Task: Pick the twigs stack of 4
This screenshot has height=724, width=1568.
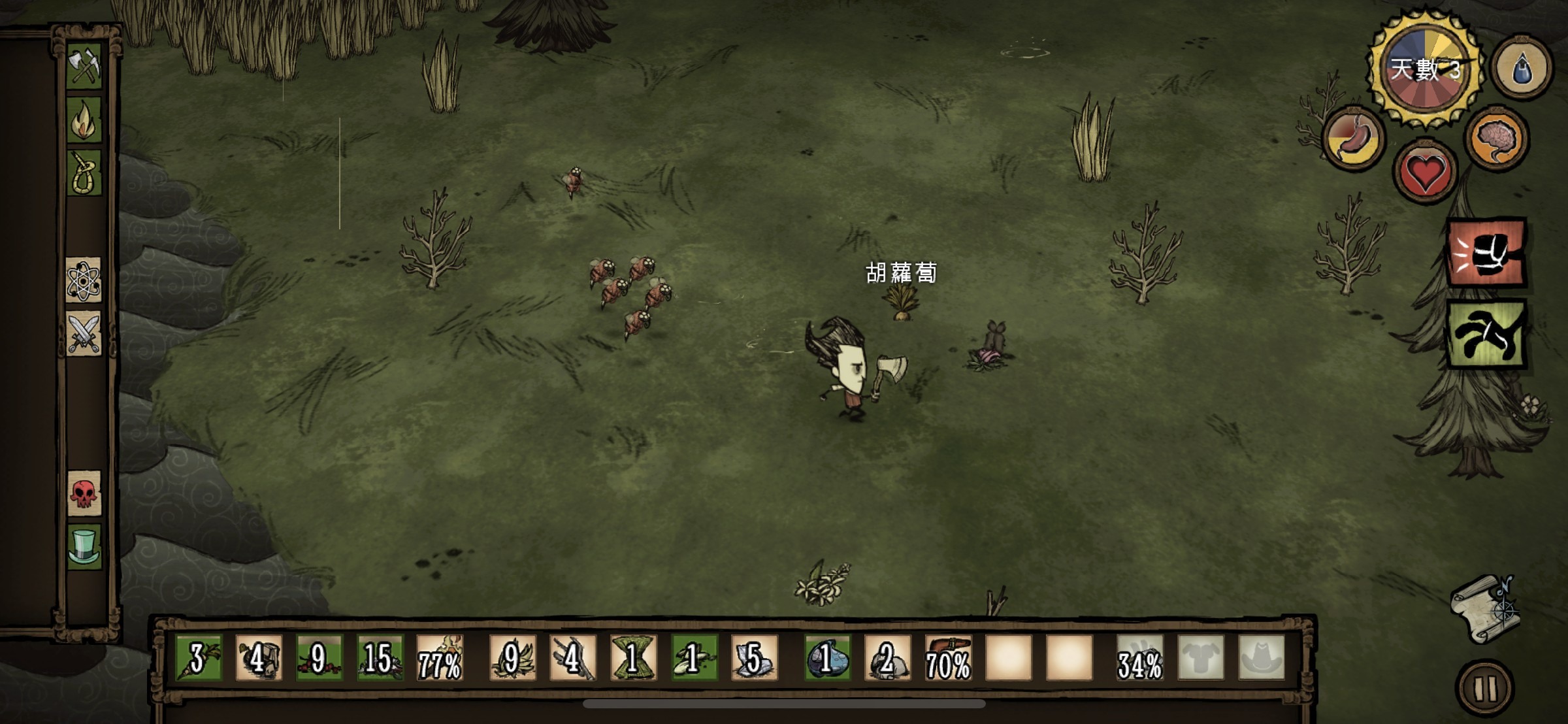Action: (x=572, y=657)
